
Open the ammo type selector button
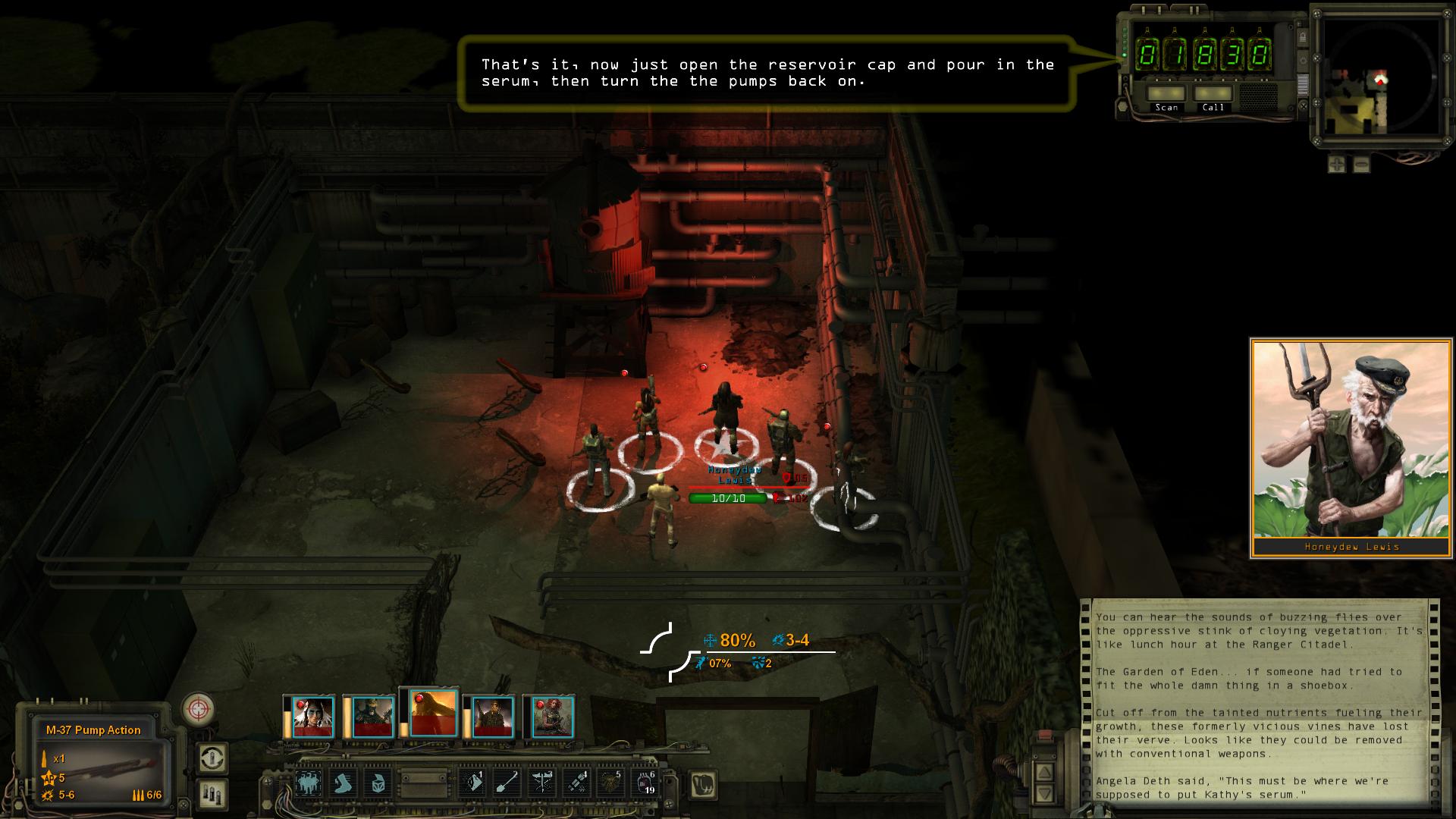click(x=212, y=793)
